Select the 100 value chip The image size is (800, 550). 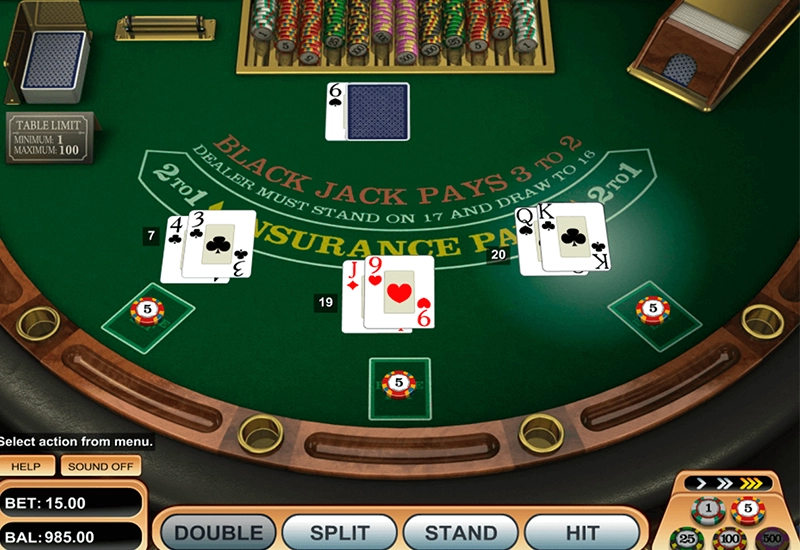click(x=728, y=540)
